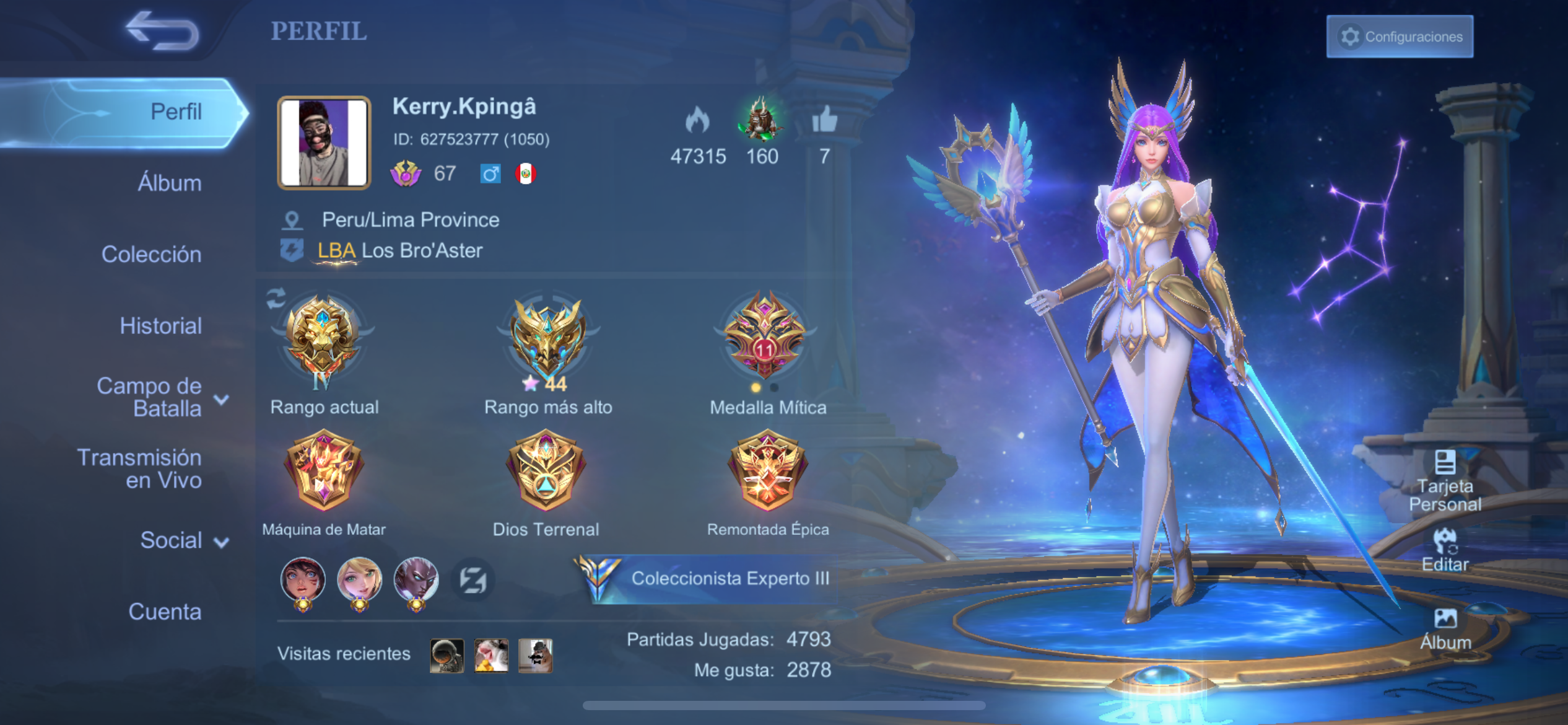Open the Colección tab
The width and height of the screenshot is (1568, 725).
[151, 255]
